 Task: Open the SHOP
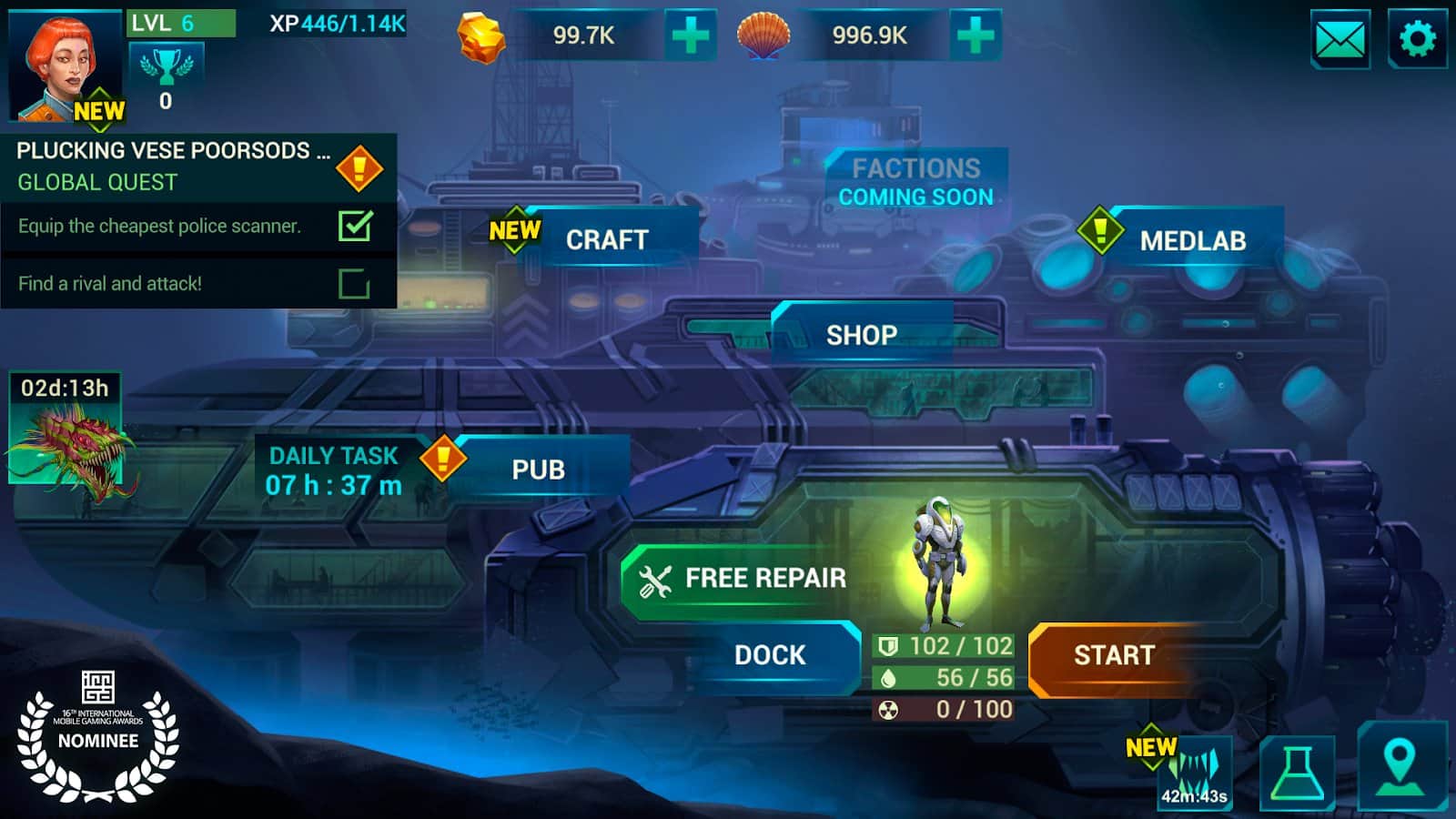pyautogui.click(x=861, y=335)
